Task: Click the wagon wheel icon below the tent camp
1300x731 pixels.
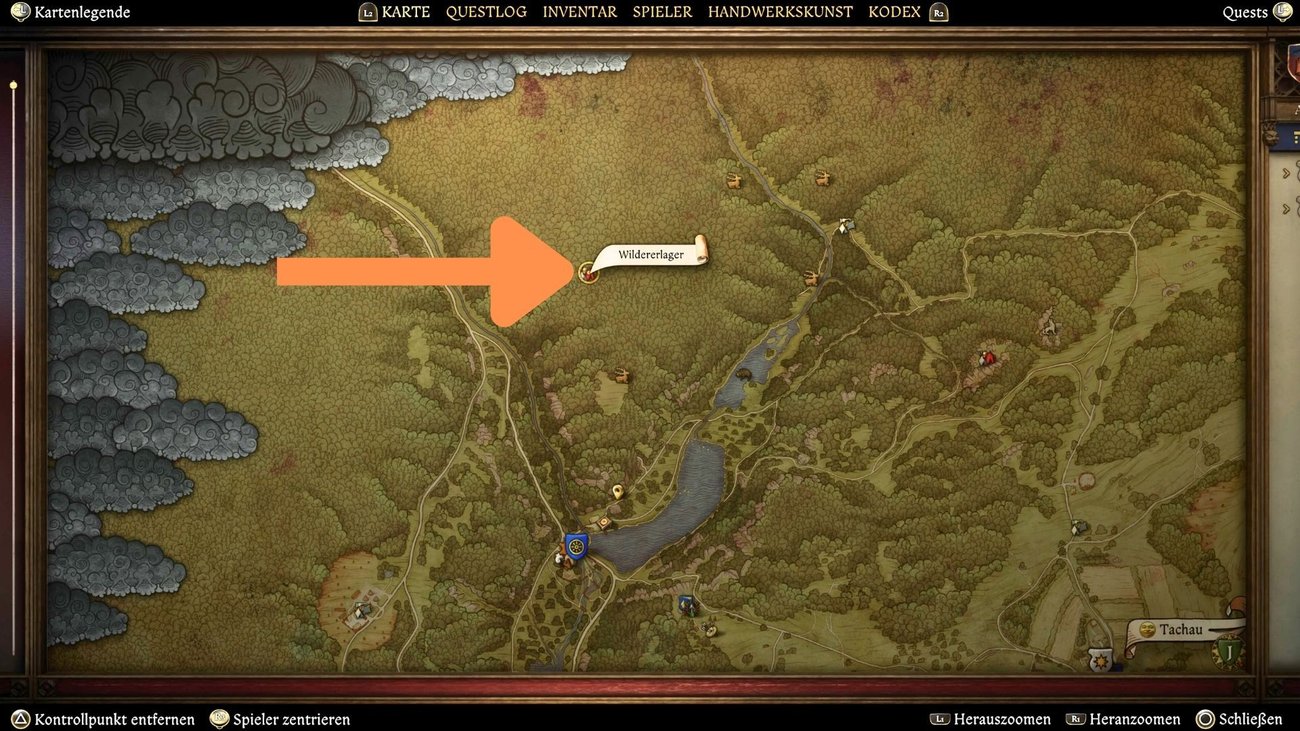Action: pos(711,632)
